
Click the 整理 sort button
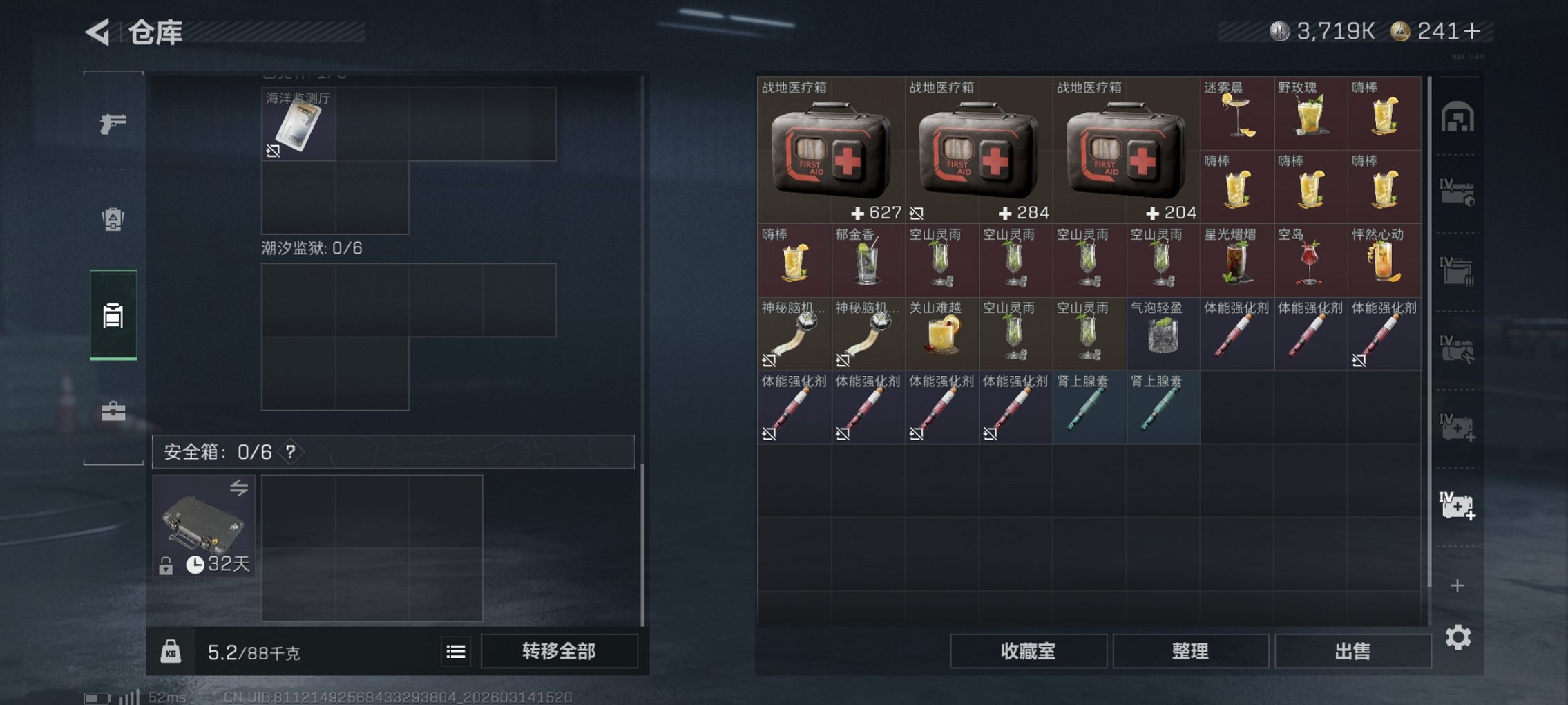(1192, 651)
